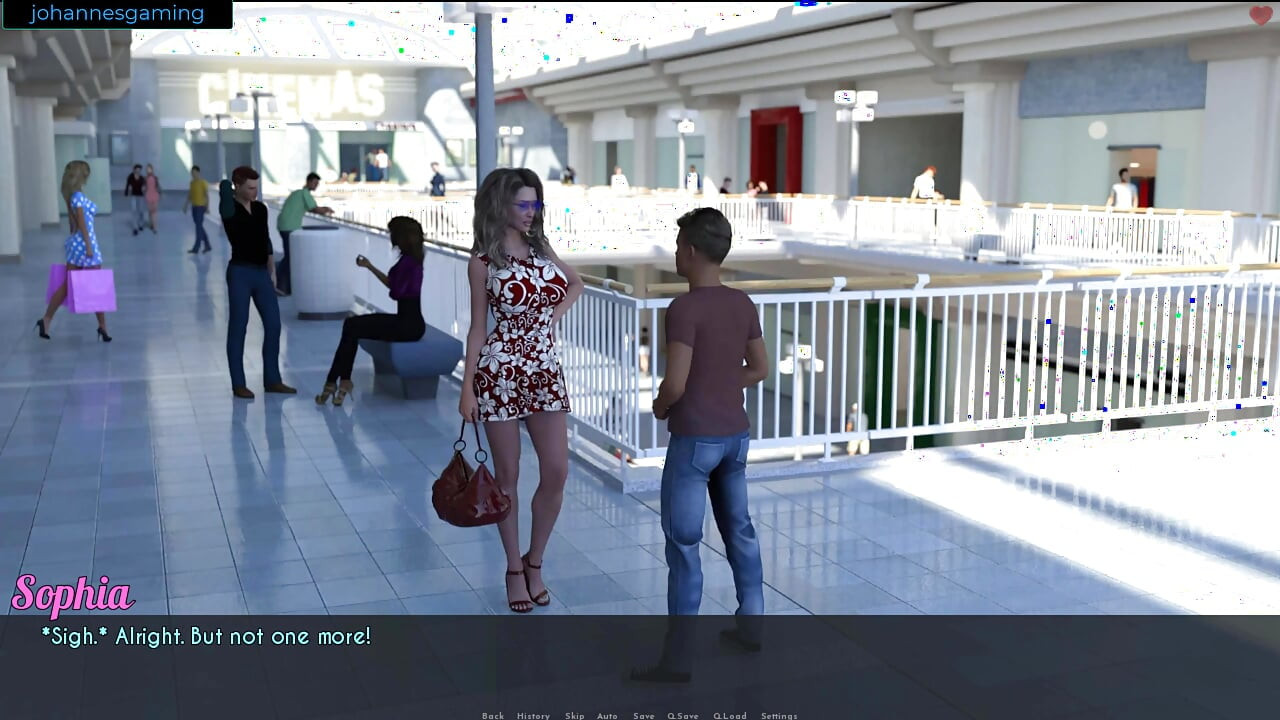This screenshot has width=1280, height=720.
Task: Click the Sophia name label
Action: tap(73, 593)
